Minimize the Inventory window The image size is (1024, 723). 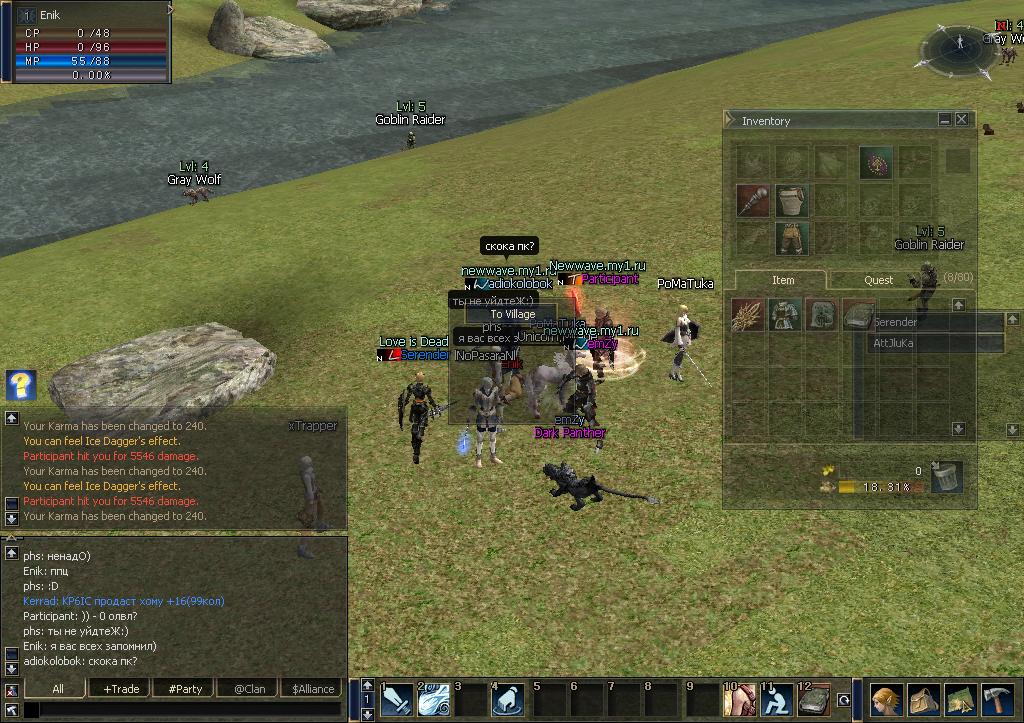pyautogui.click(x=944, y=119)
